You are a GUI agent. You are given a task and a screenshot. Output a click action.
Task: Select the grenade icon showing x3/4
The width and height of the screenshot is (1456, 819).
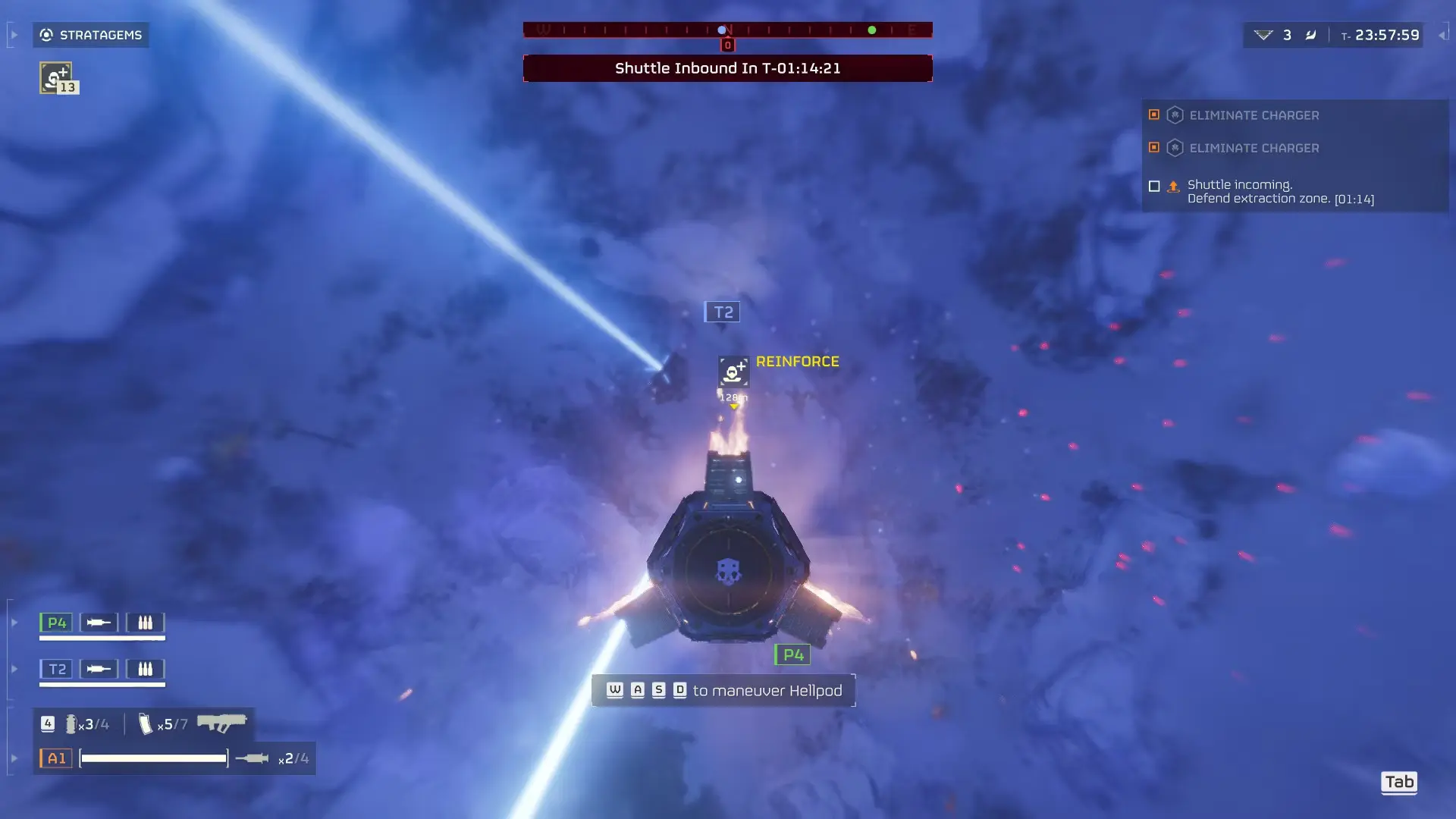(x=72, y=724)
